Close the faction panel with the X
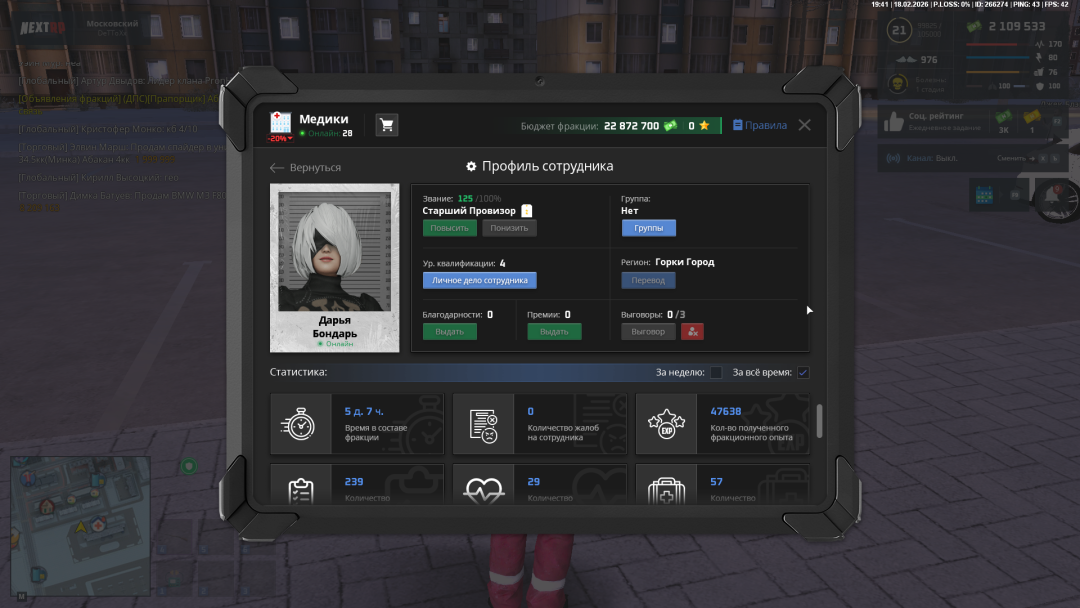 [x=804, y=125]
